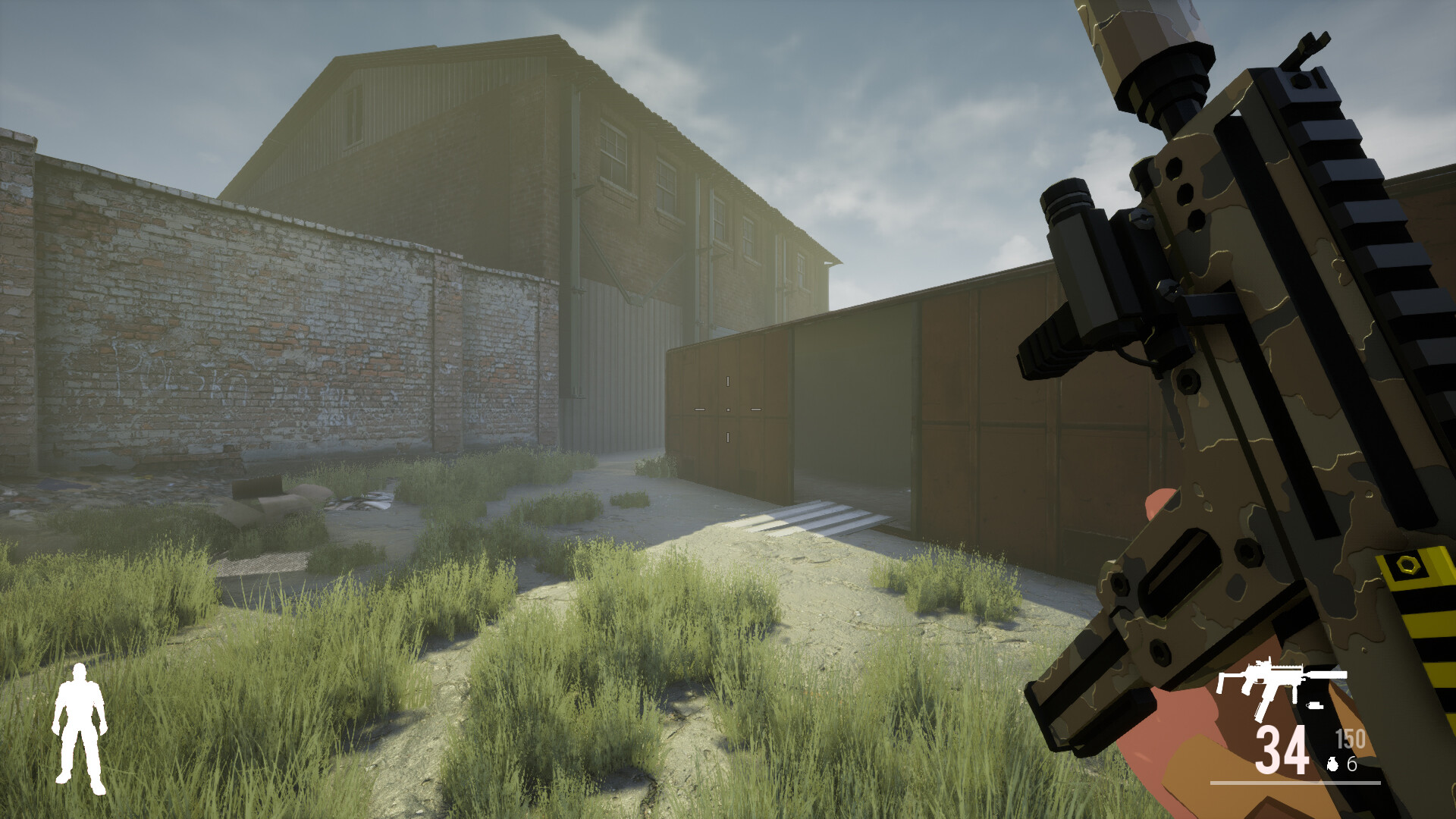Click the small suppressor attachment icon under the rifle
This screenshot has width=1456, height=819.
1314,705
